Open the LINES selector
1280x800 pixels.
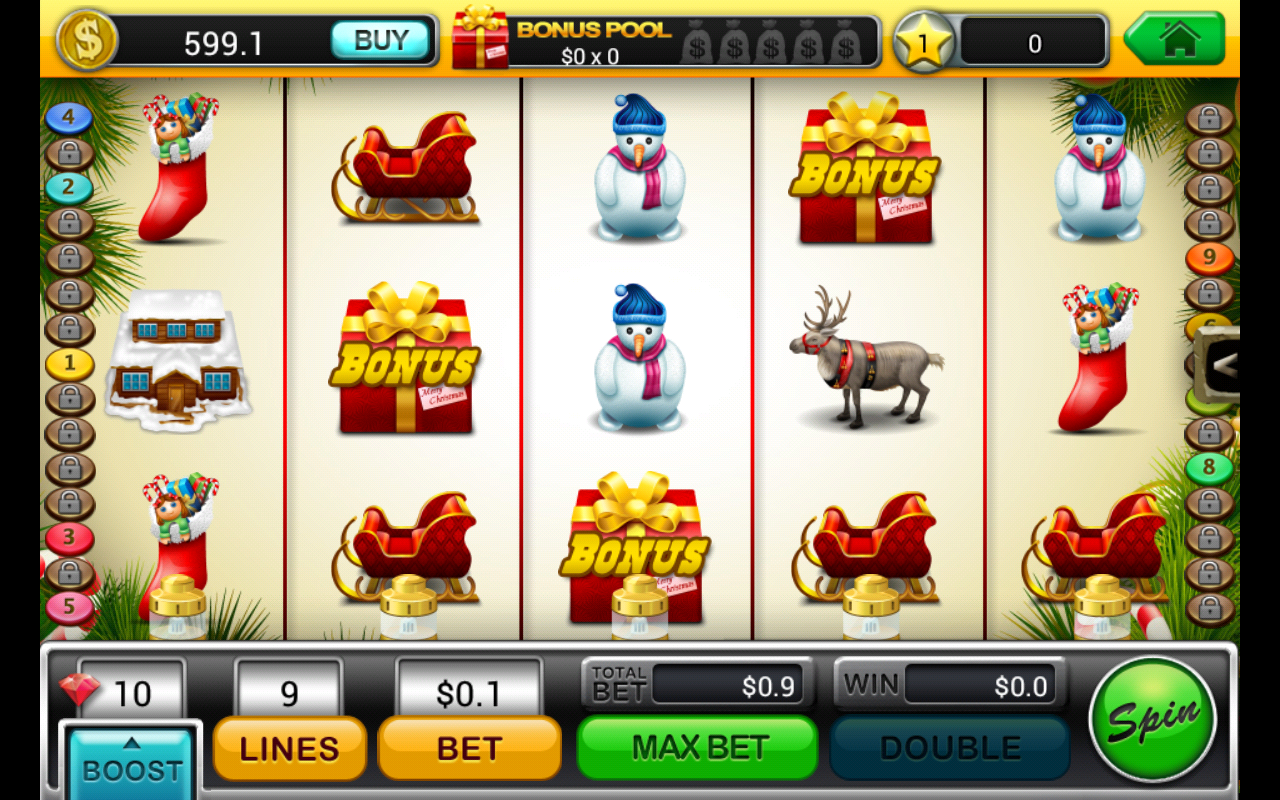(x=288, y=748)
